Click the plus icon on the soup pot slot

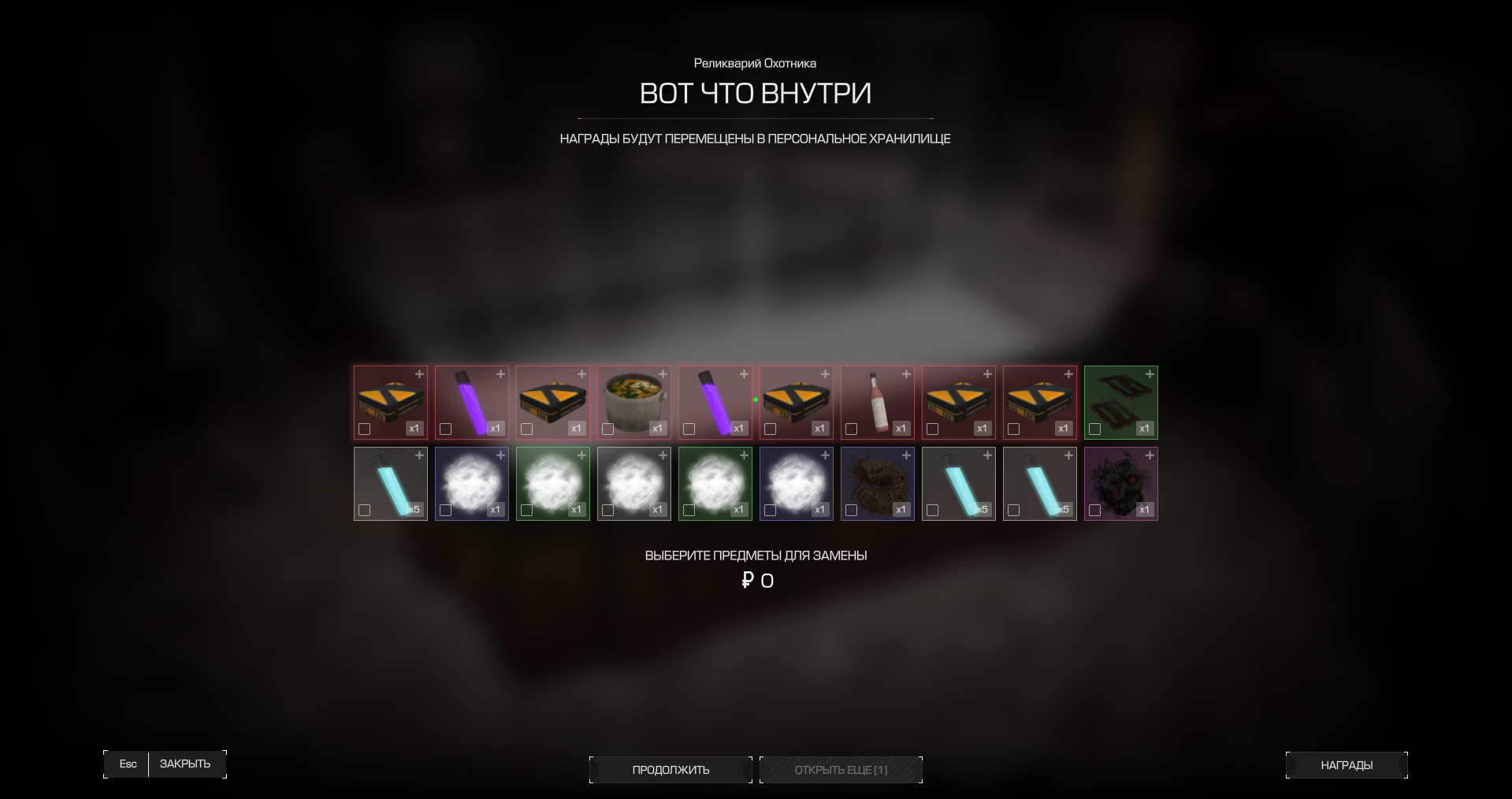click(x=663, y=374)
